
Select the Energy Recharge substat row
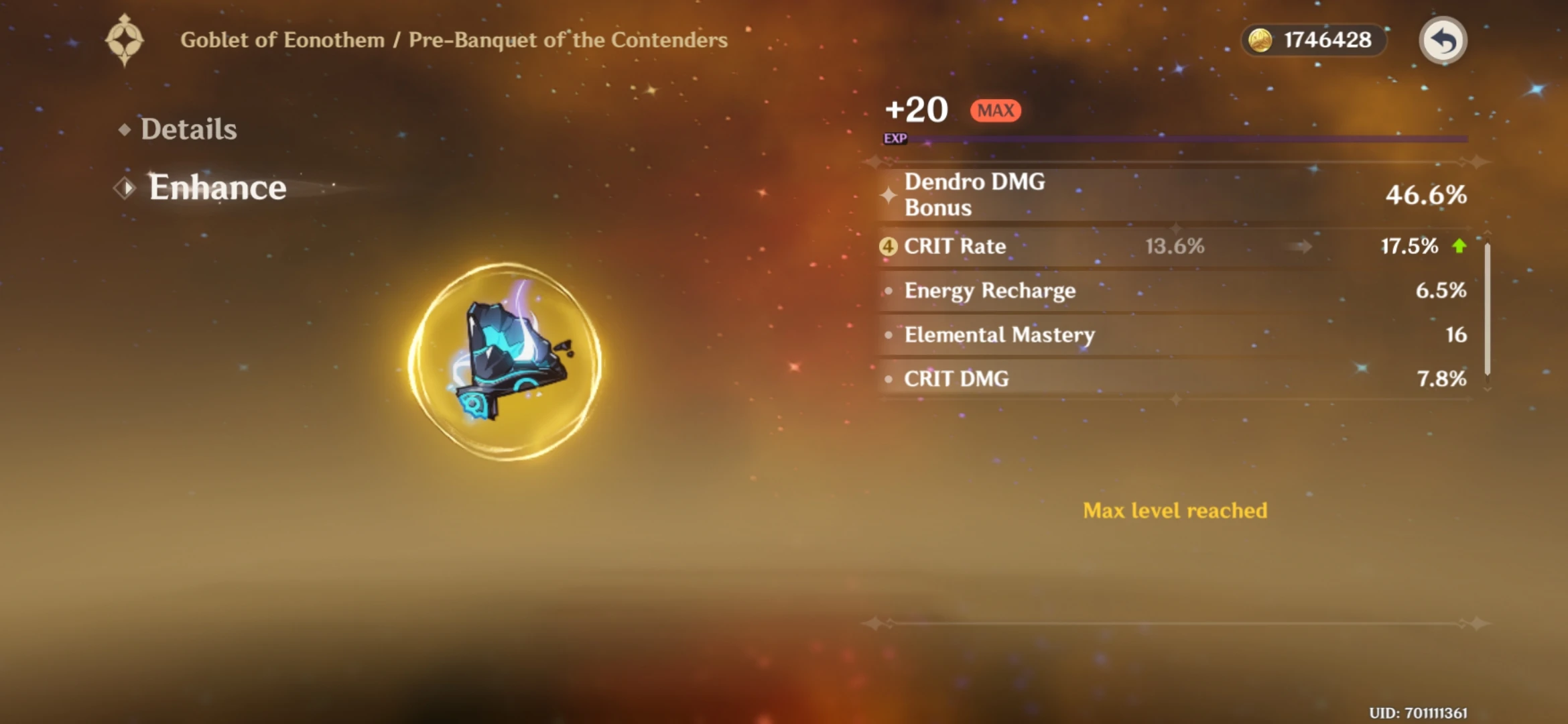[1139, 291]
